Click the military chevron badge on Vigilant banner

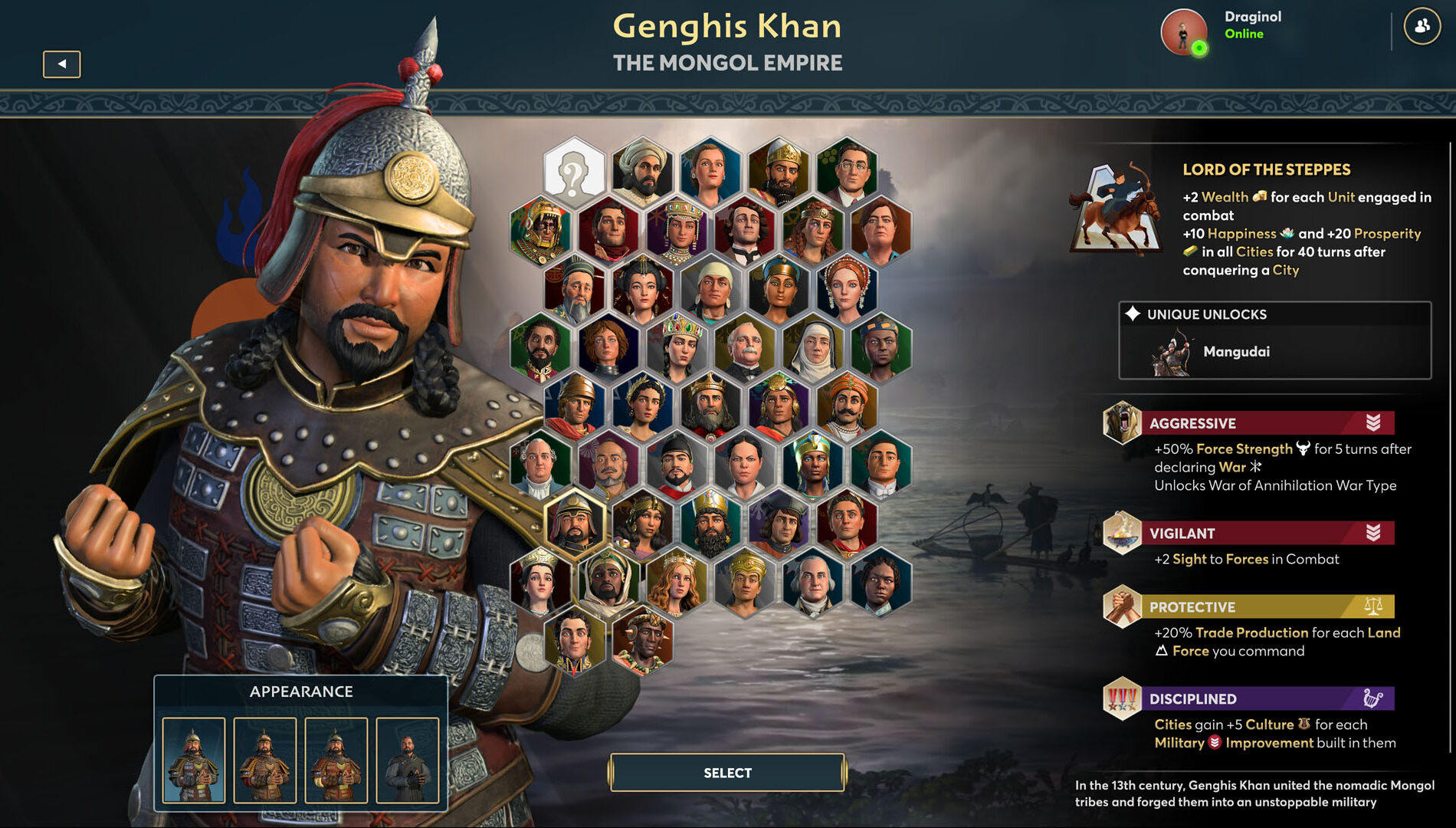pyautogui.click(x=1372, y=533)
